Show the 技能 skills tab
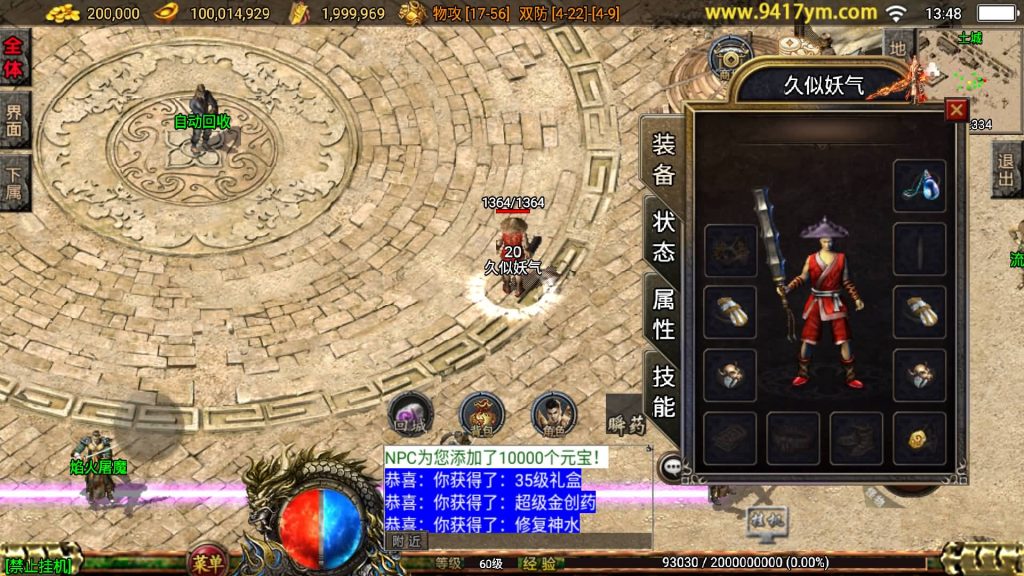This screenshot has width=1024, height=576. pyautogui.click(x=664, y=391)
